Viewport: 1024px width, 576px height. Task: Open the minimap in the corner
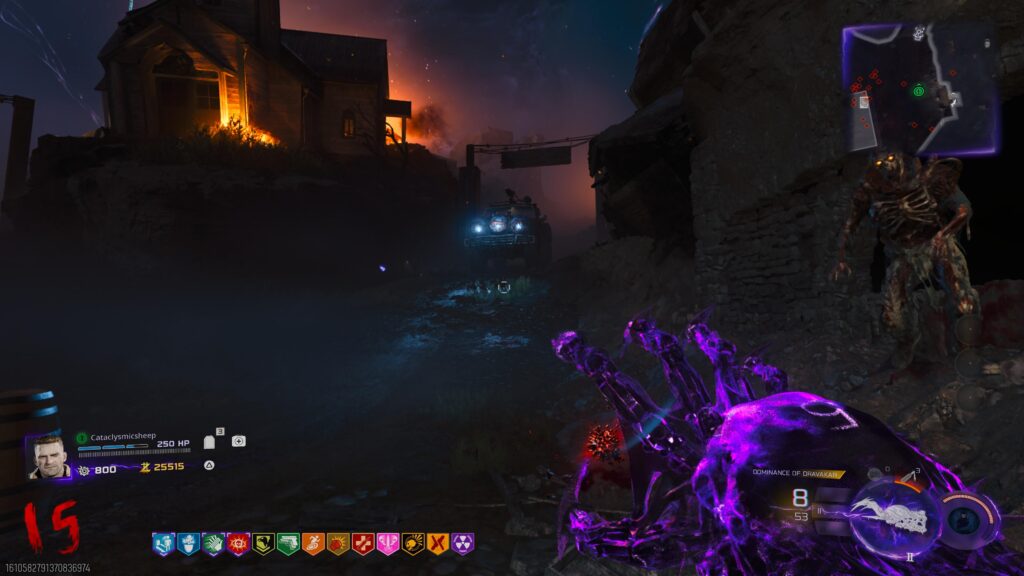pos(920,88)
